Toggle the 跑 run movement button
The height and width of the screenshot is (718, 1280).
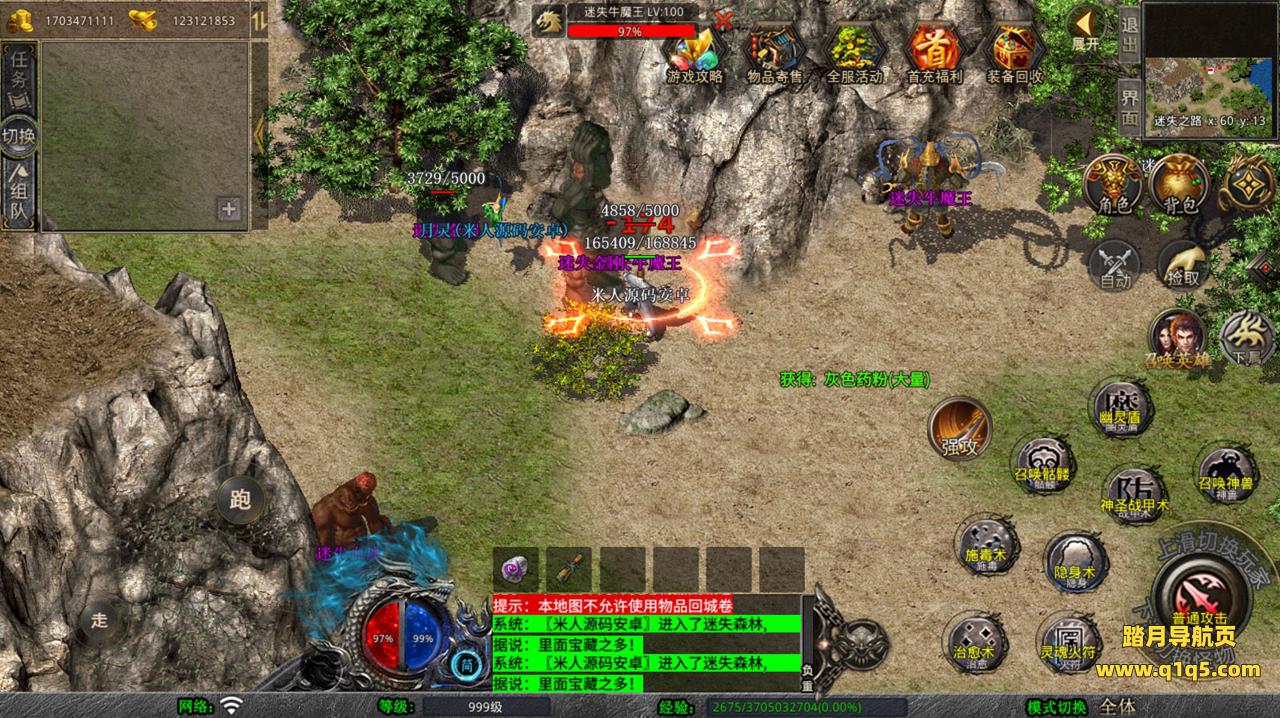tap(239, 496)
